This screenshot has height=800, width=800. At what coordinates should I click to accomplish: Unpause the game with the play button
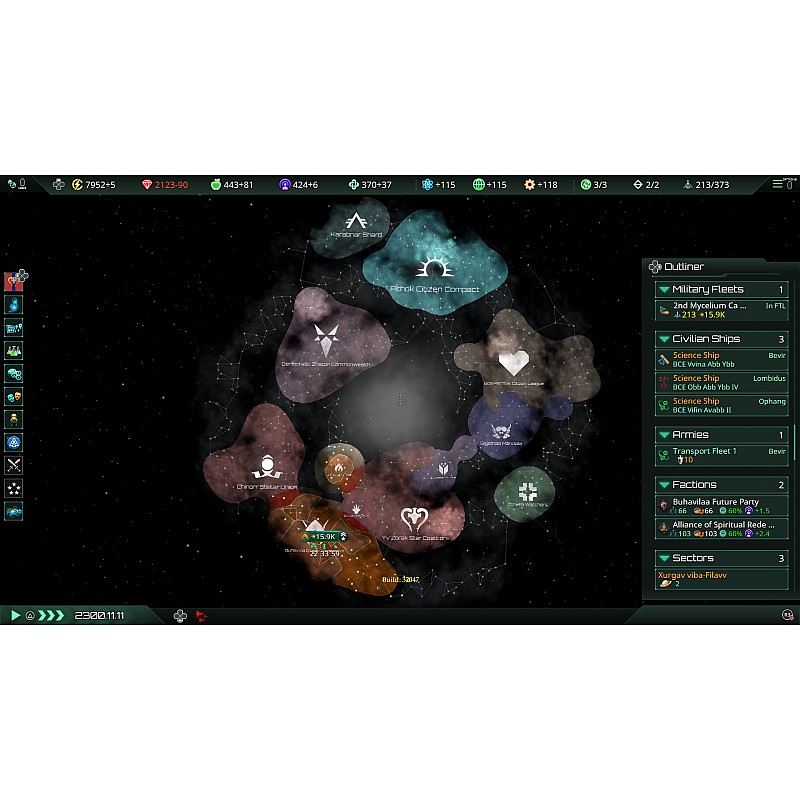[x=15, y=615]
